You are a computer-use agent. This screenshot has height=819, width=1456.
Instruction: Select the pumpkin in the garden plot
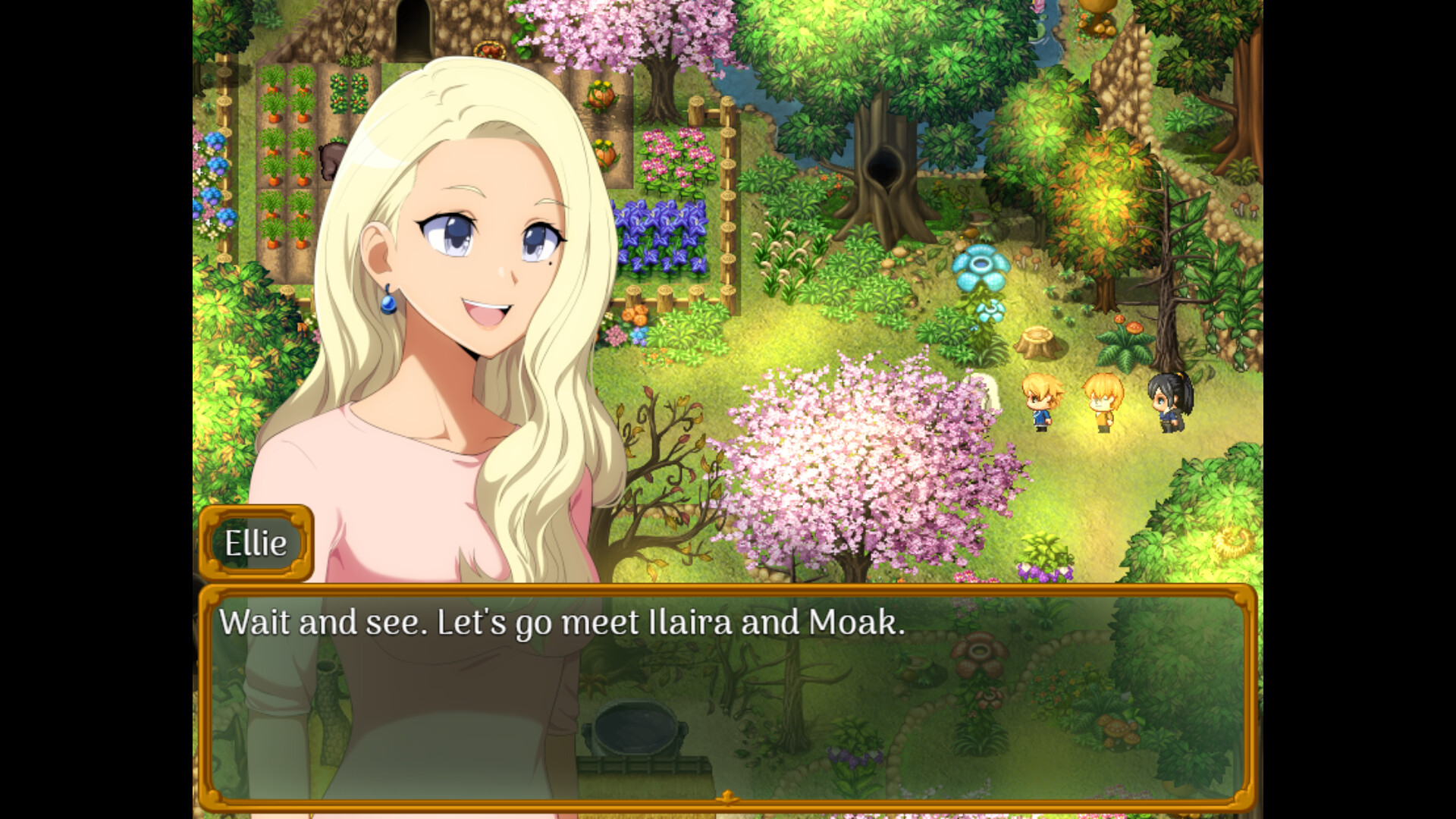599,96
